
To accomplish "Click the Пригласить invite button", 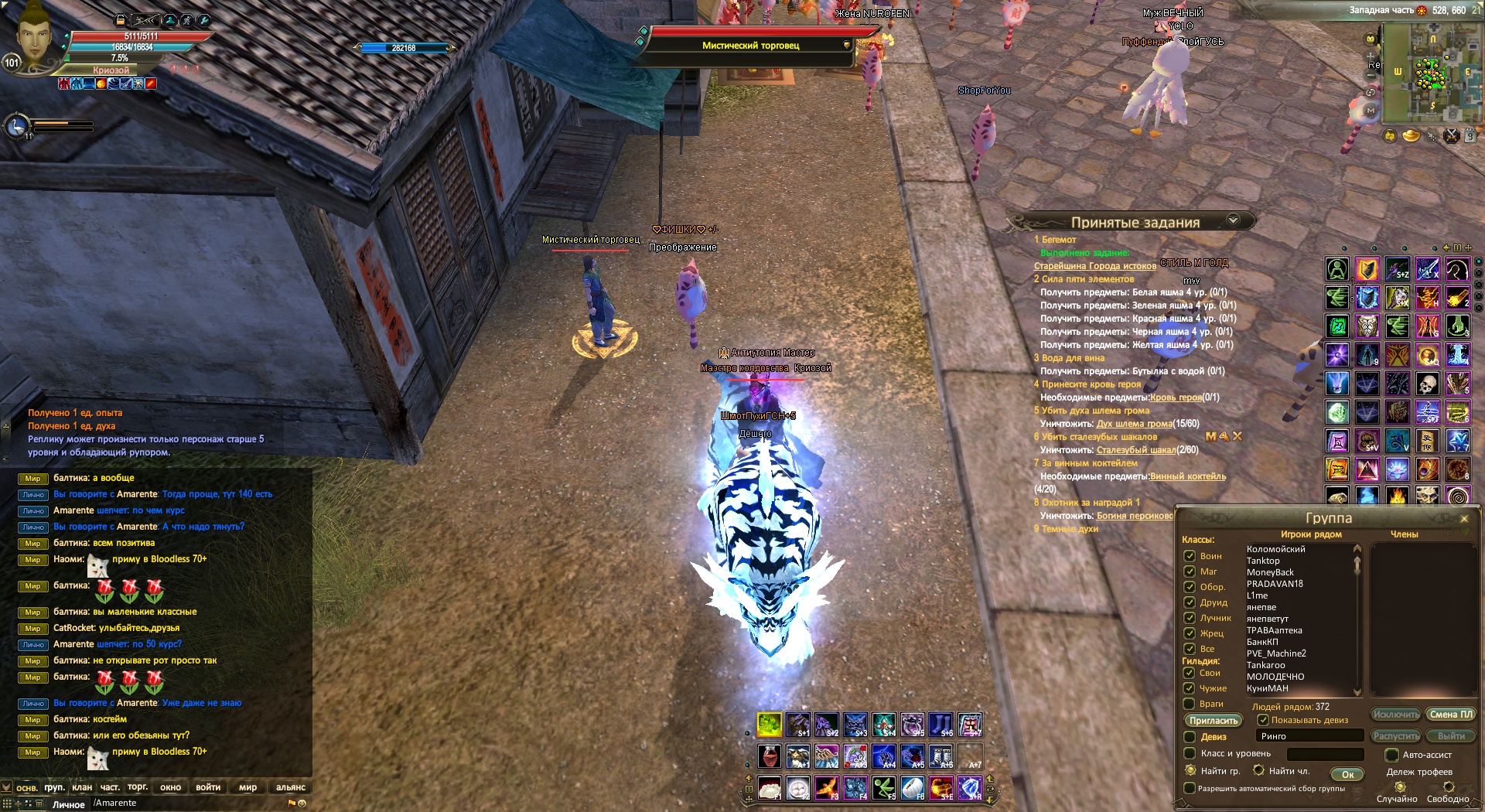I will (x=1214, y=721).
